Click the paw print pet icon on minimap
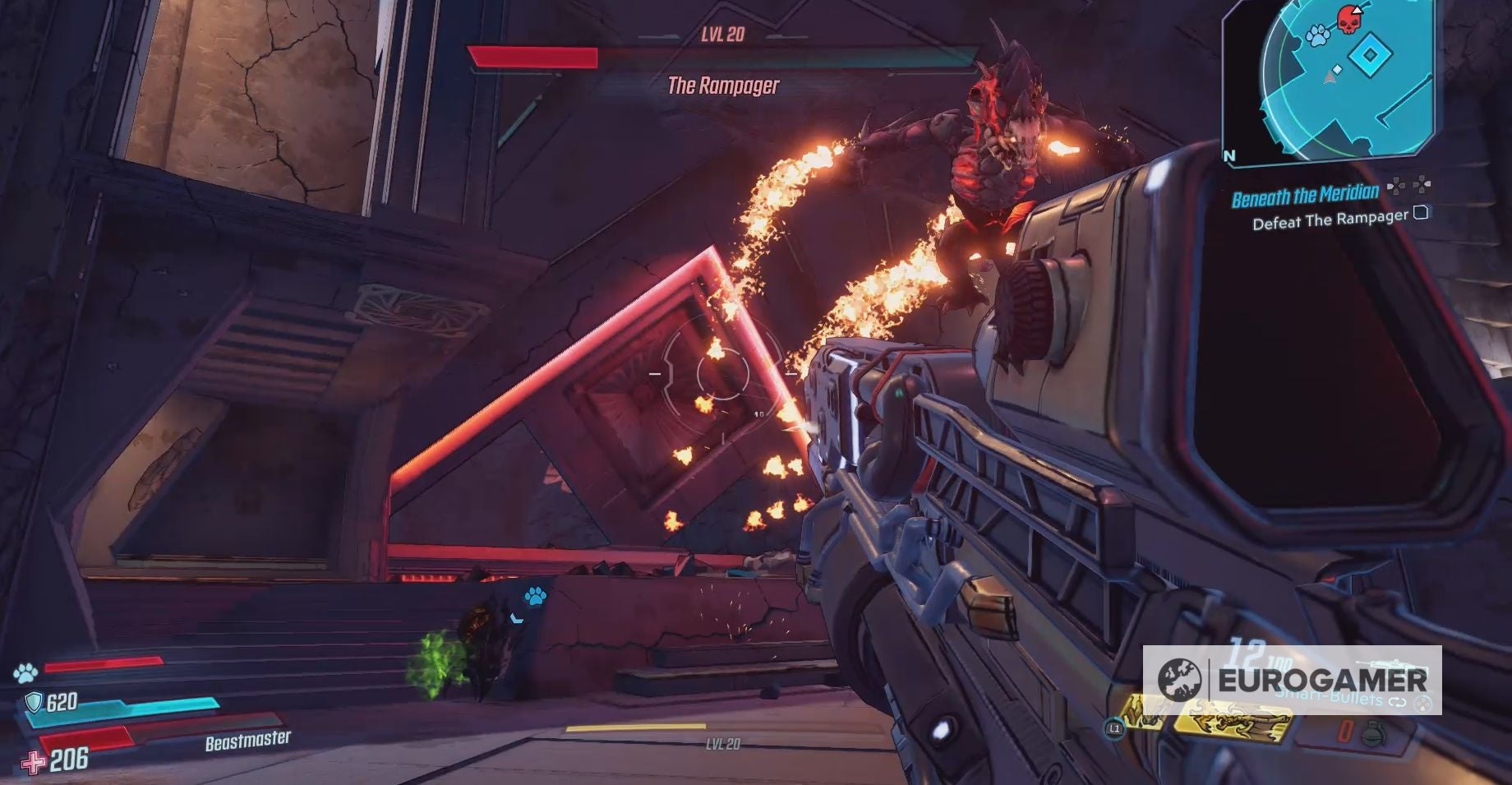The image size is (1512, 785). point(1316,34)
